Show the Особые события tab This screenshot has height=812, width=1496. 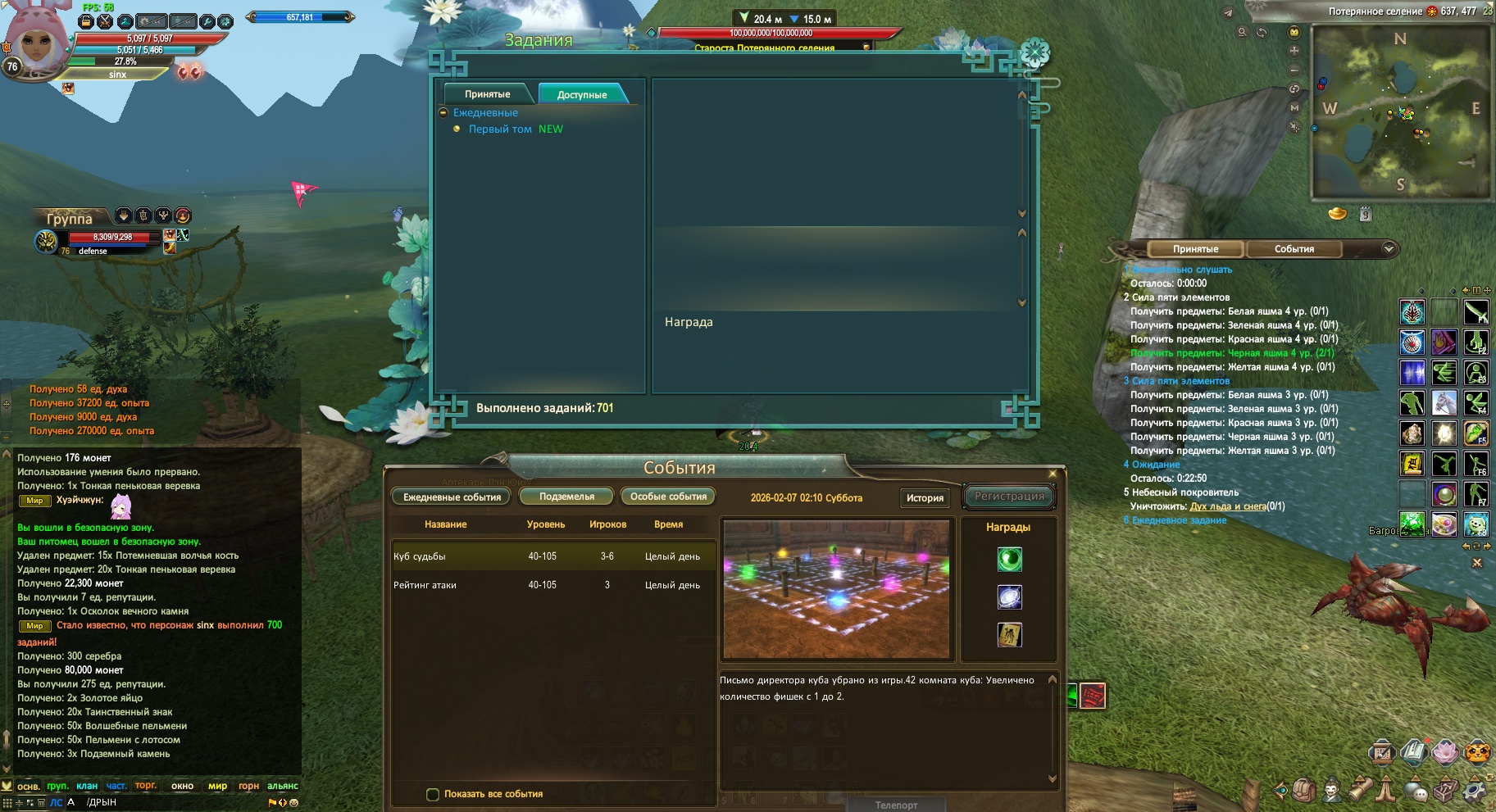click(668, 497)
